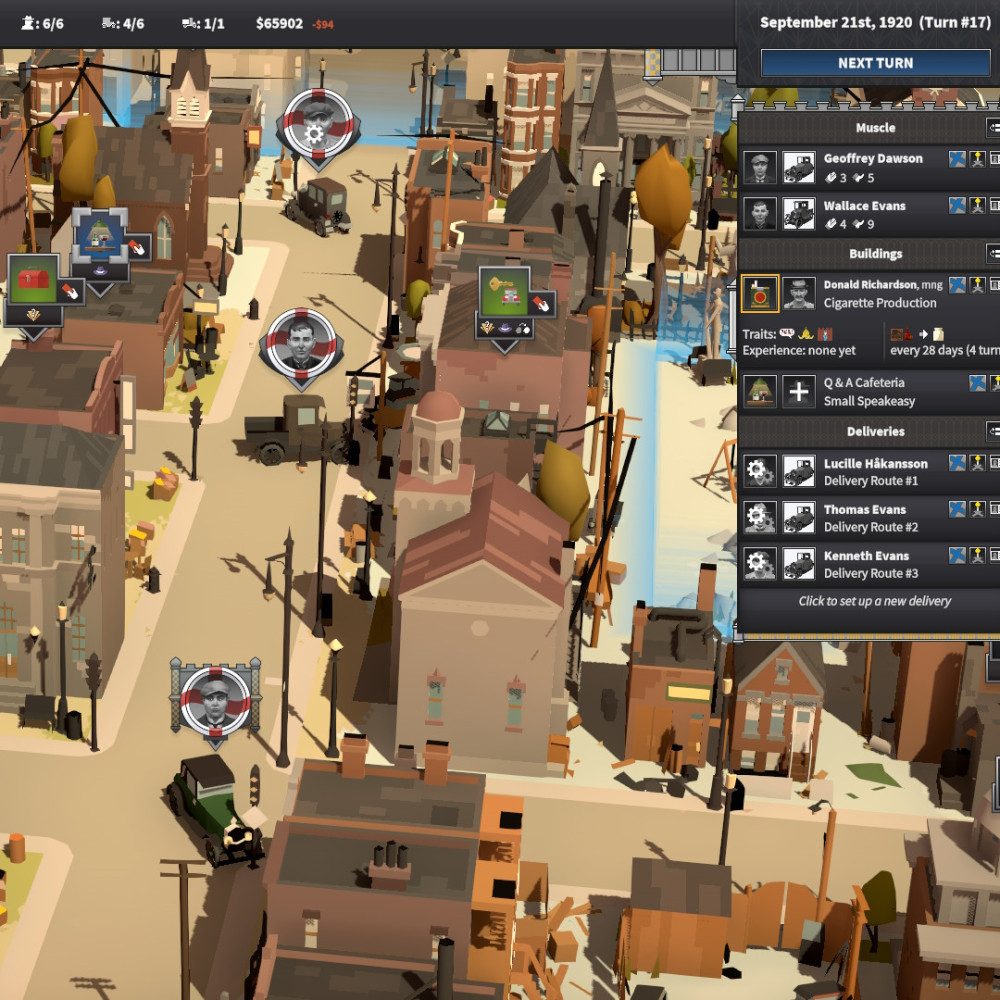Select the red toolbox building marker

[x=34, y=280]
